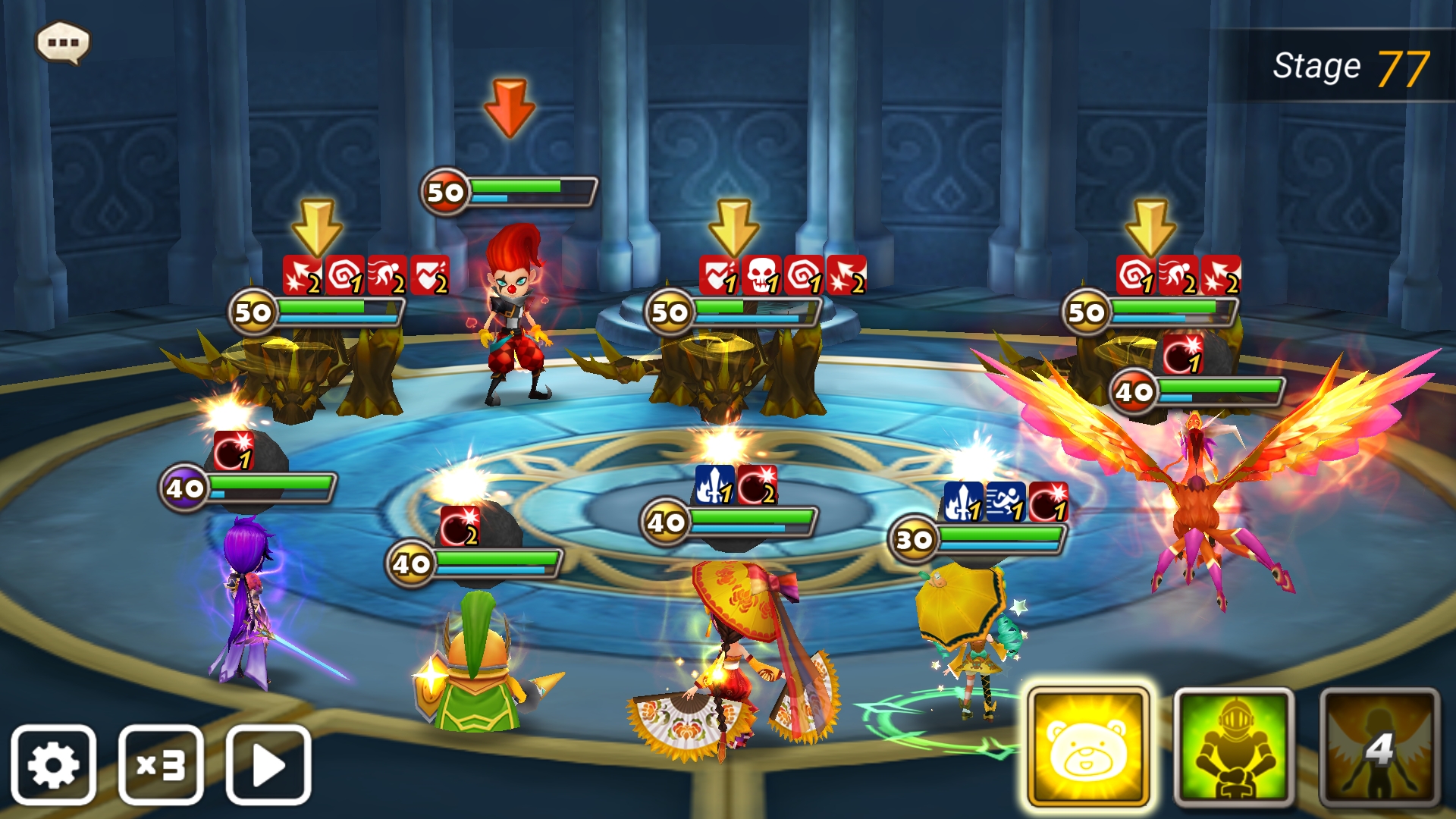
Task: Activate the yellow bear skill
Action: (x=1087, y=747)
